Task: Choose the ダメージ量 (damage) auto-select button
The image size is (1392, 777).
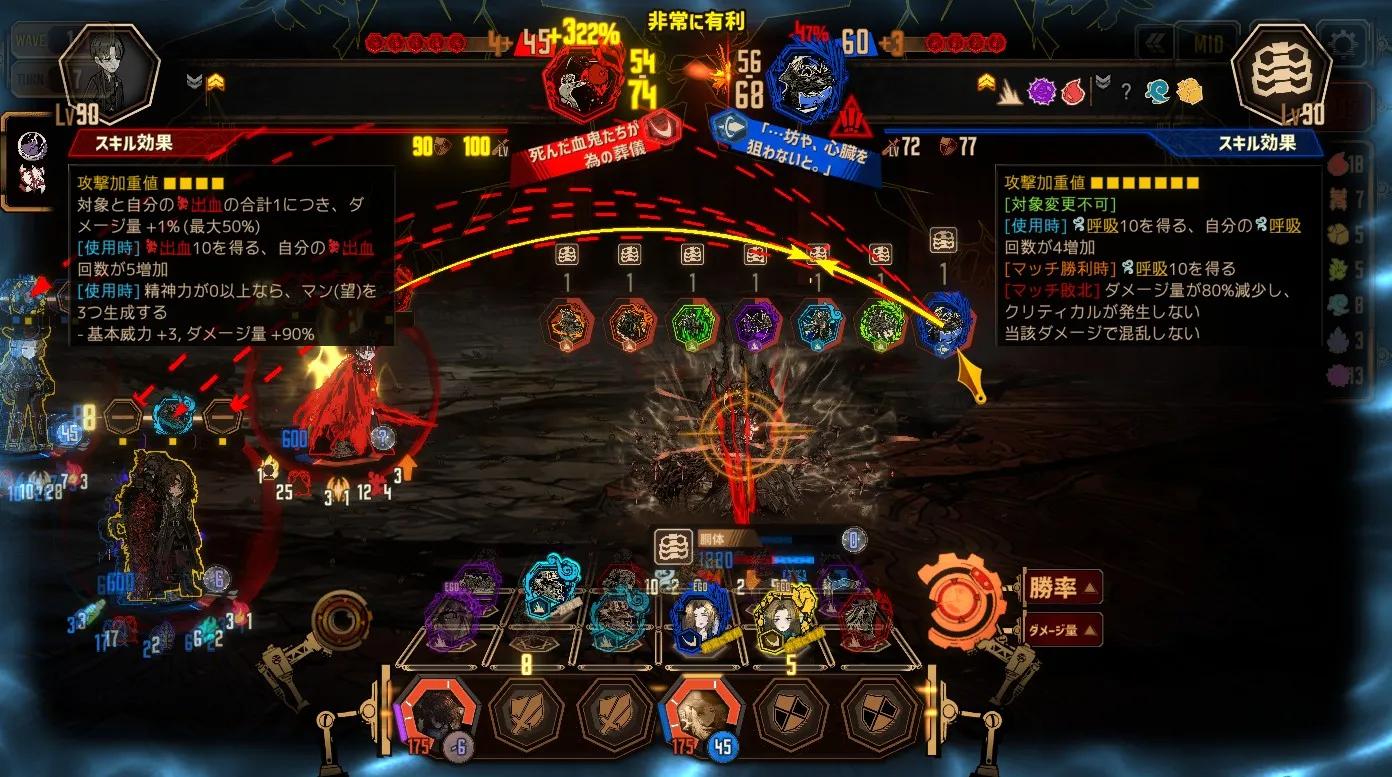Action: (x=1063, y=630)
